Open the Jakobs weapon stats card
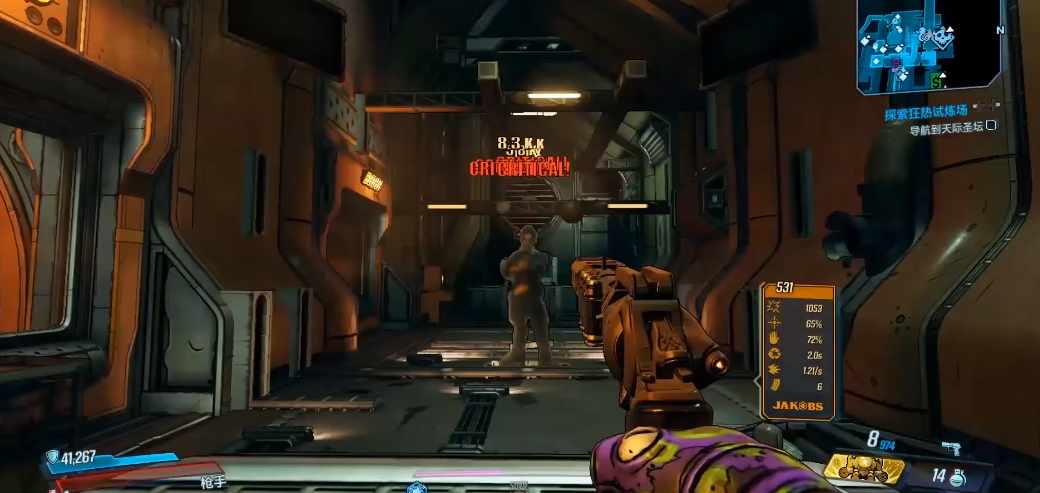The image size is (1040, 493). coord(797,350)
